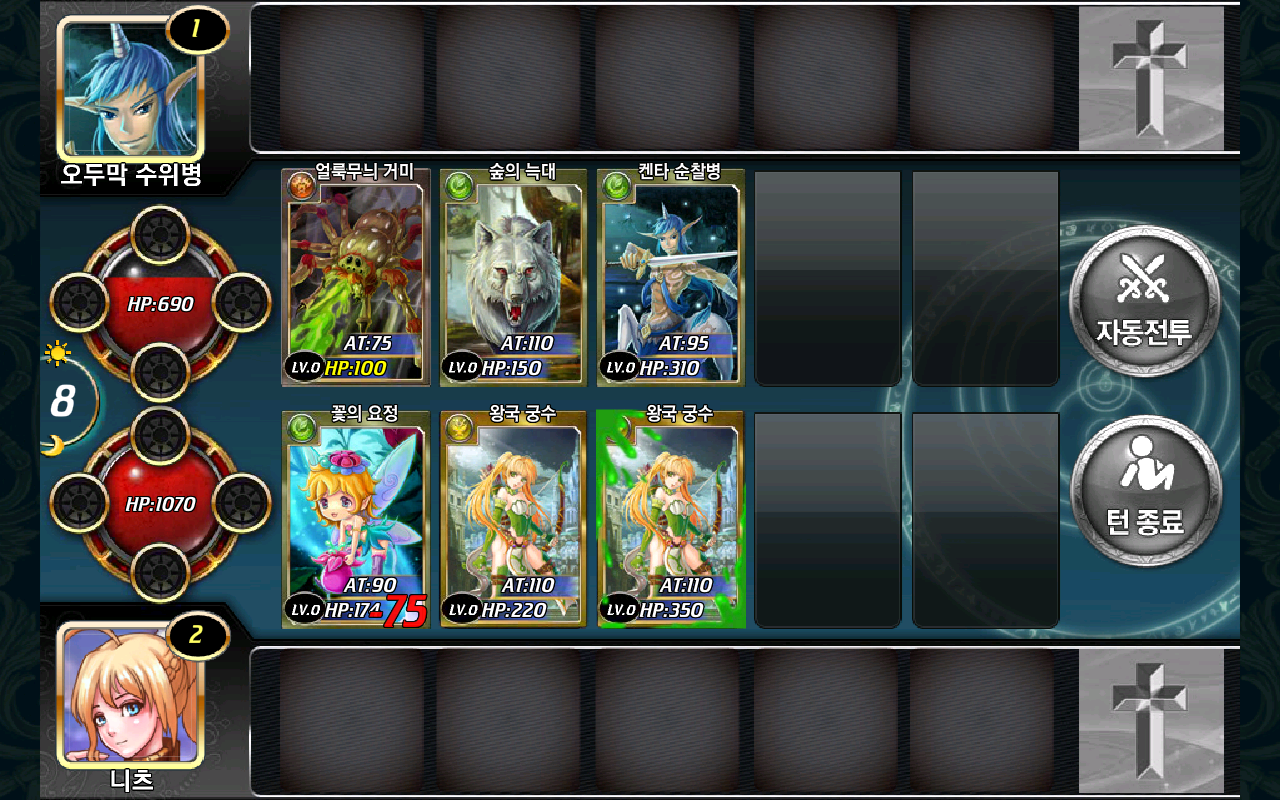The height and width of the screenshot is (800, 1280).
Task: Open the enemy's graveyard cross icon
Action: [1150, 78]
